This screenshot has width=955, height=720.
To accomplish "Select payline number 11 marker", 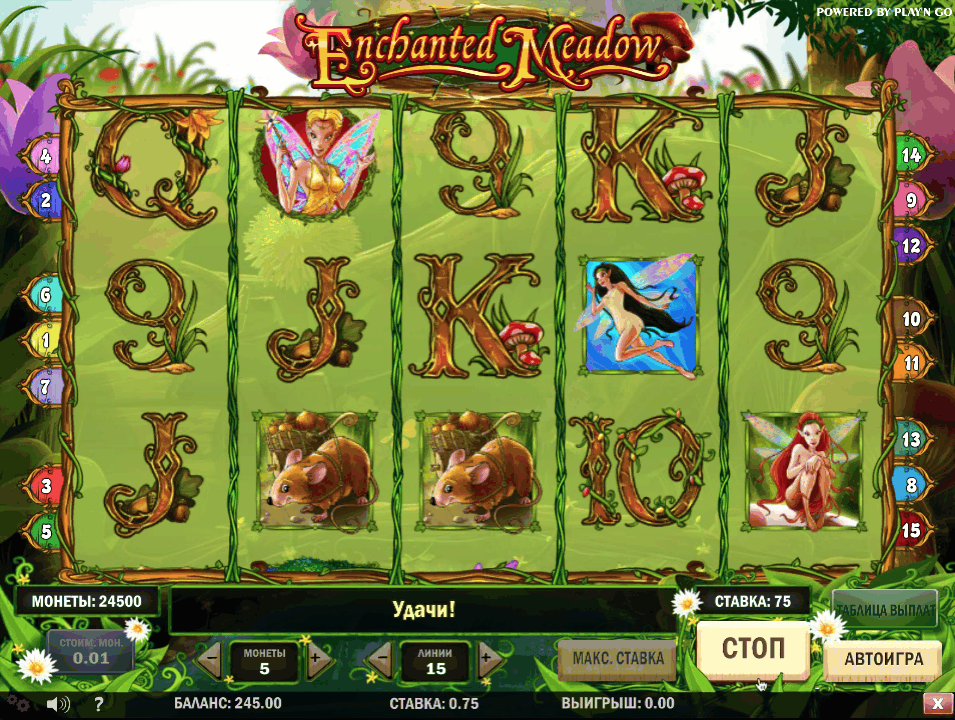I will (x=911, y=364).
